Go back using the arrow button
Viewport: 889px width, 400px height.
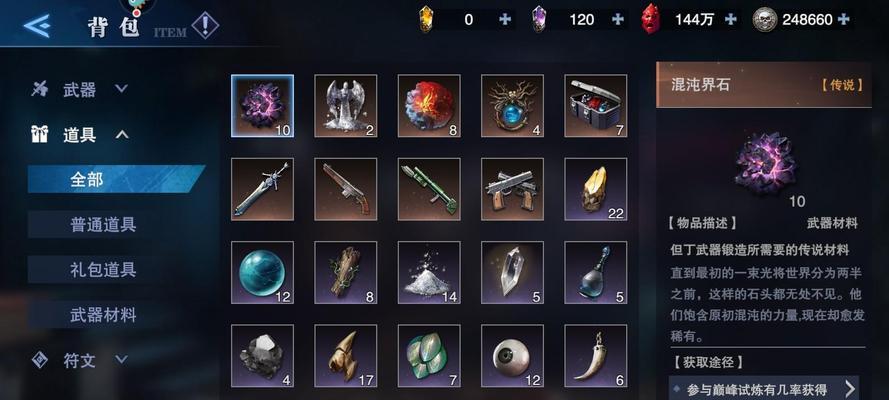click(36, 25)
